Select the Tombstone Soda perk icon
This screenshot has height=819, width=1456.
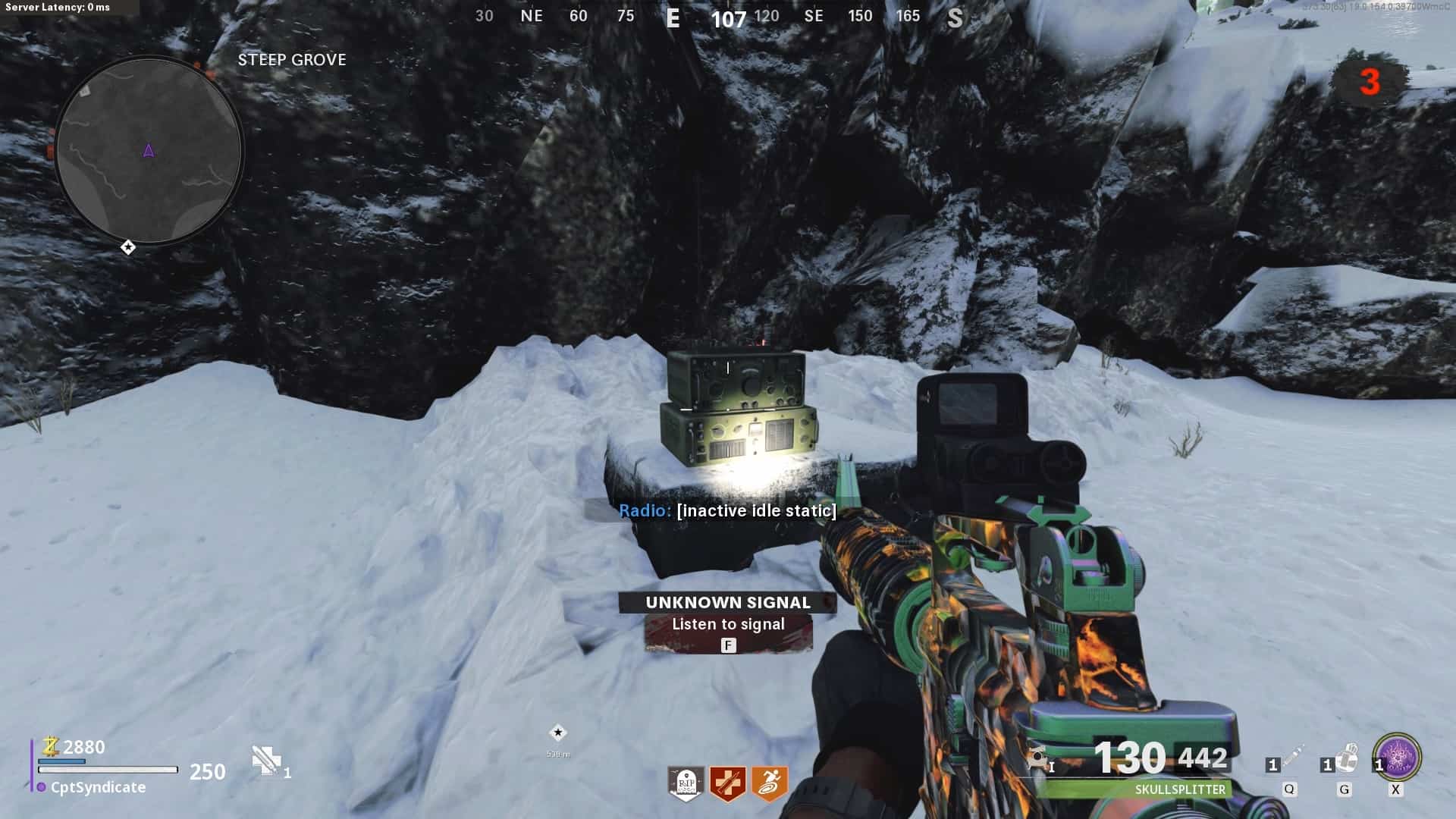686,783
